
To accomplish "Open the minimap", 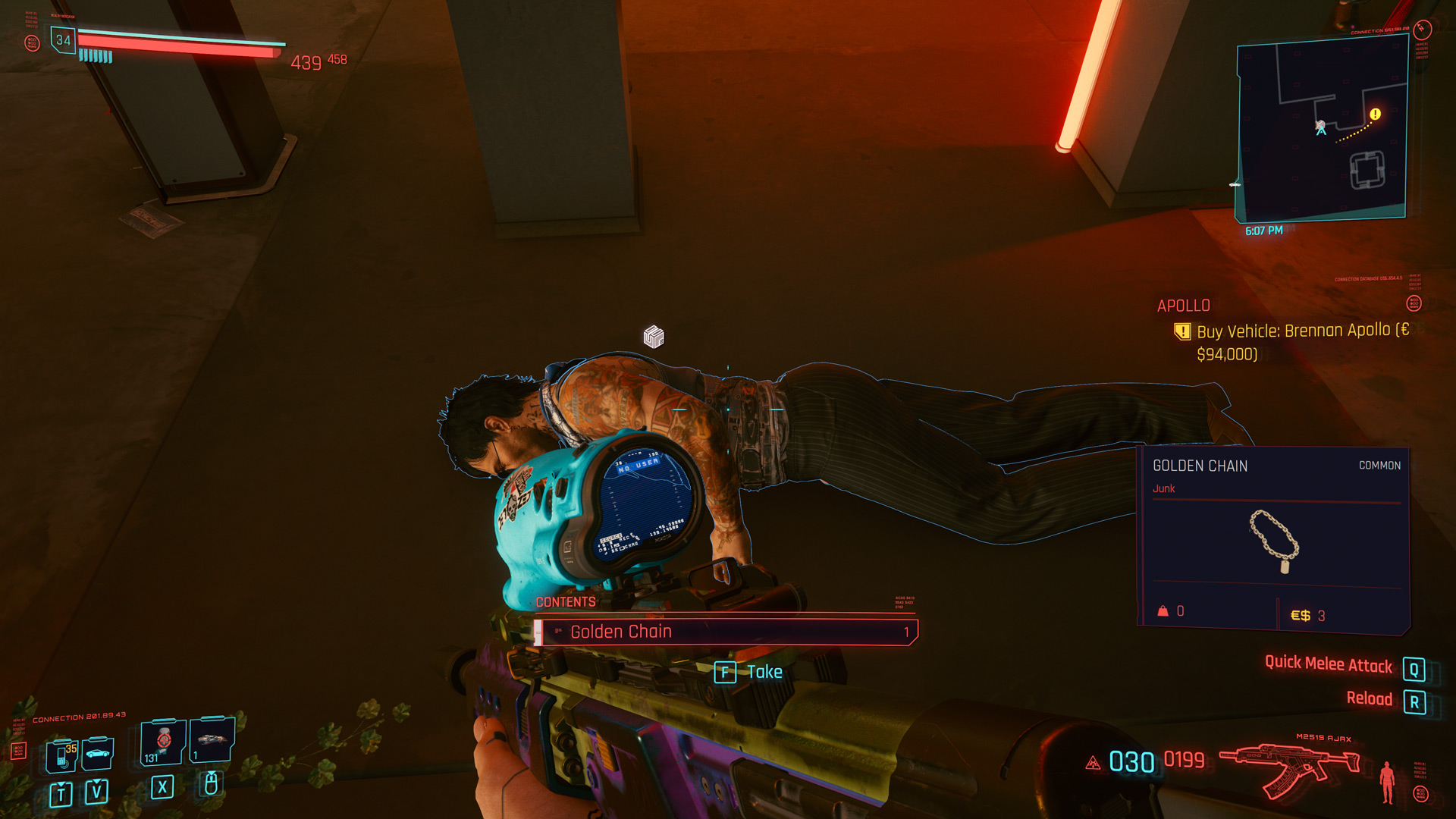I will pyautogui.click(x=1322, y=129).
